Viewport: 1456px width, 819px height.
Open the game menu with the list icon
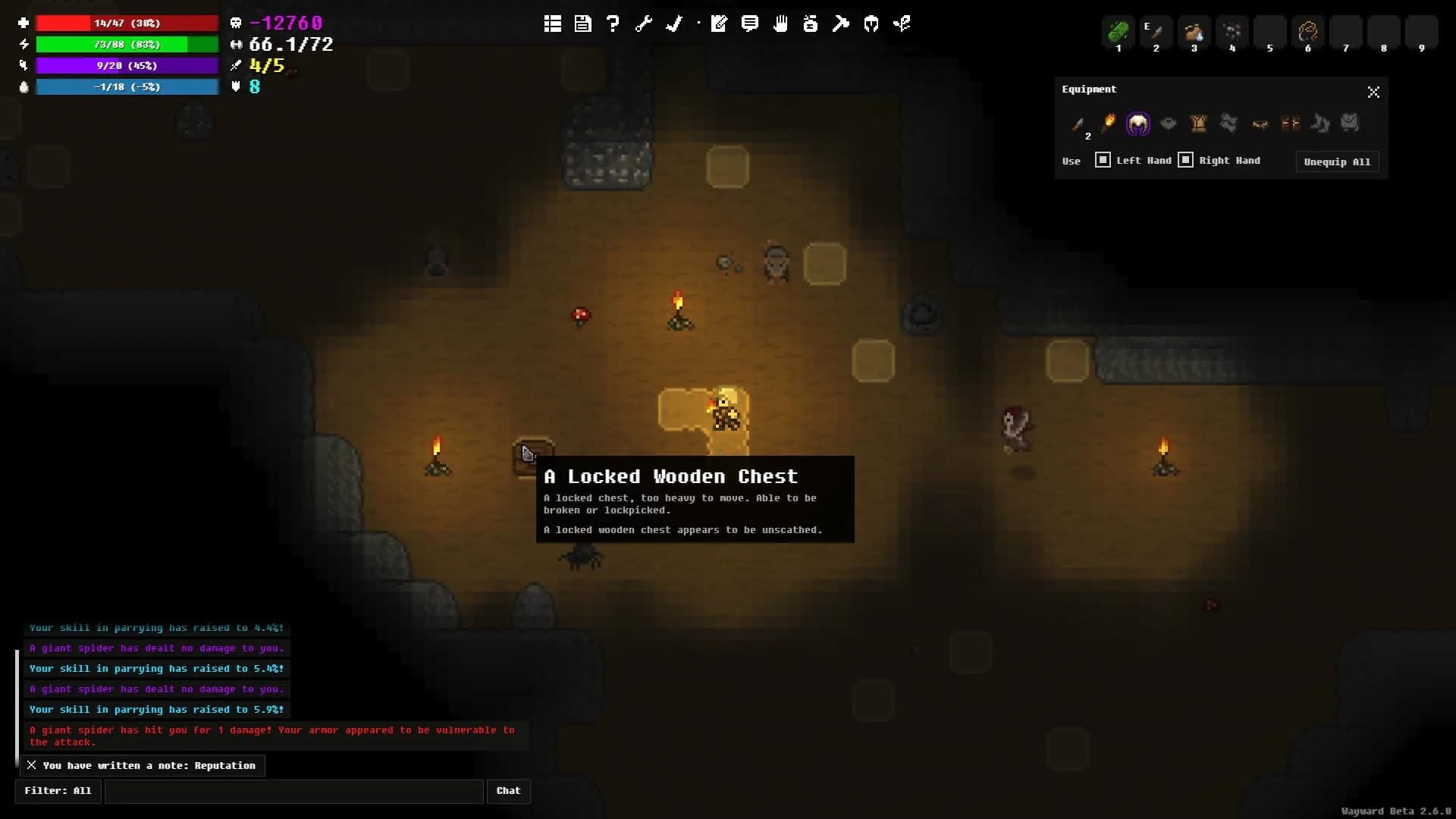552,24
